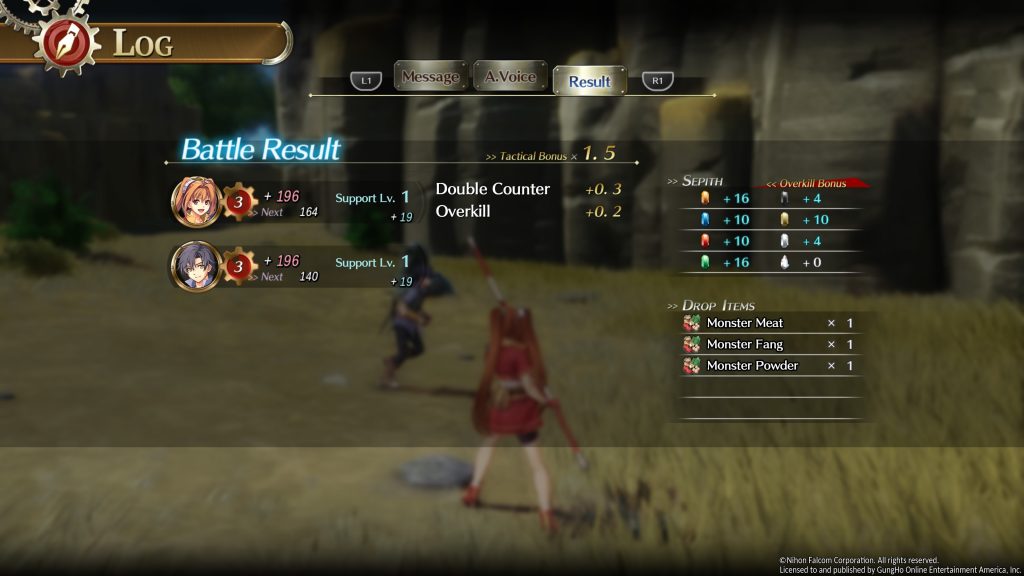Choose the Monster Fang drop item row
This screenshot has height=576, width=1024.
pyautogui.click(x=768, y=344)
